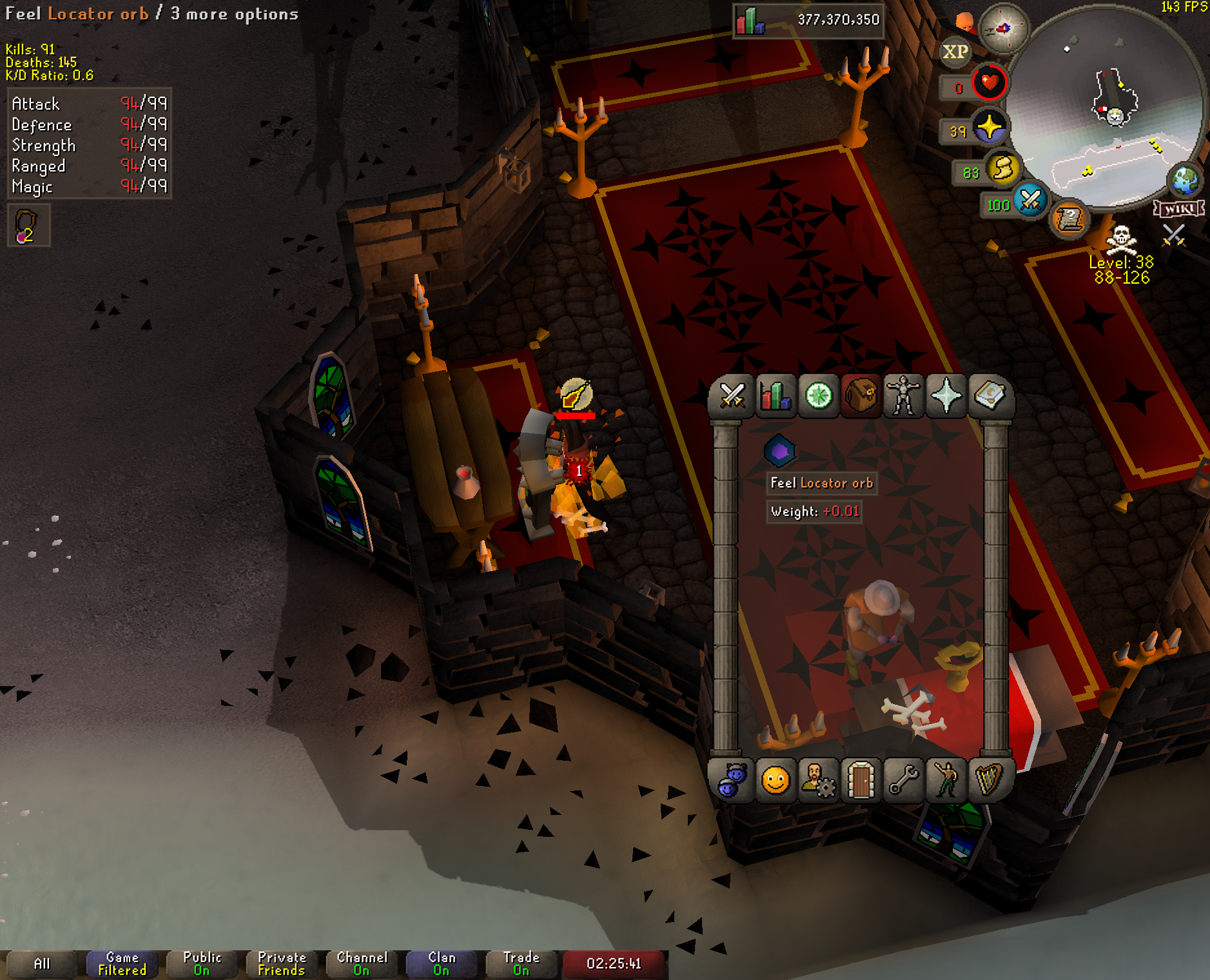Open the Combat Options tab

pyautogui.click(x=732, y=395)
